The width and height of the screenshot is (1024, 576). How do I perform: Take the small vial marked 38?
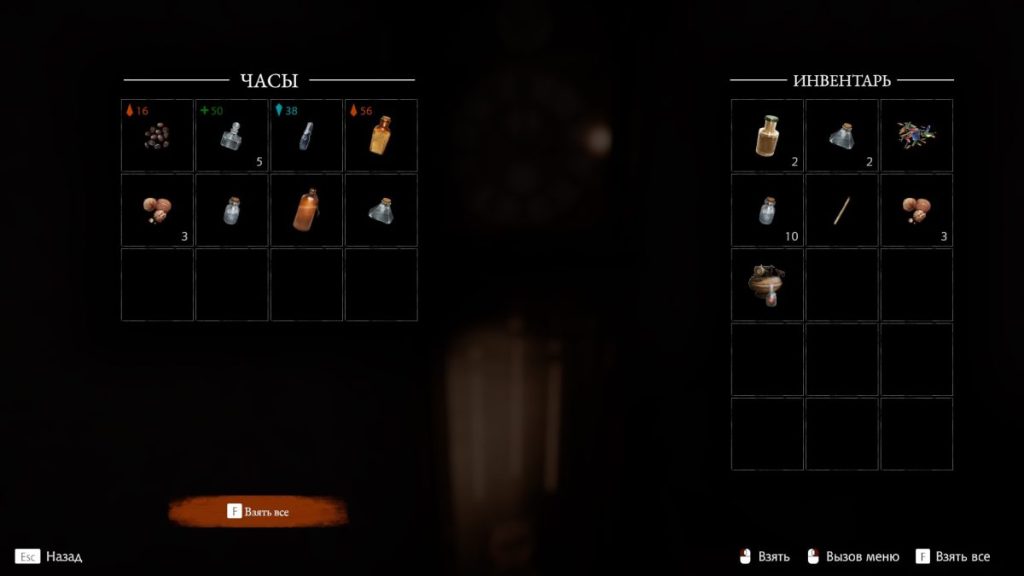tap(306, 135)
